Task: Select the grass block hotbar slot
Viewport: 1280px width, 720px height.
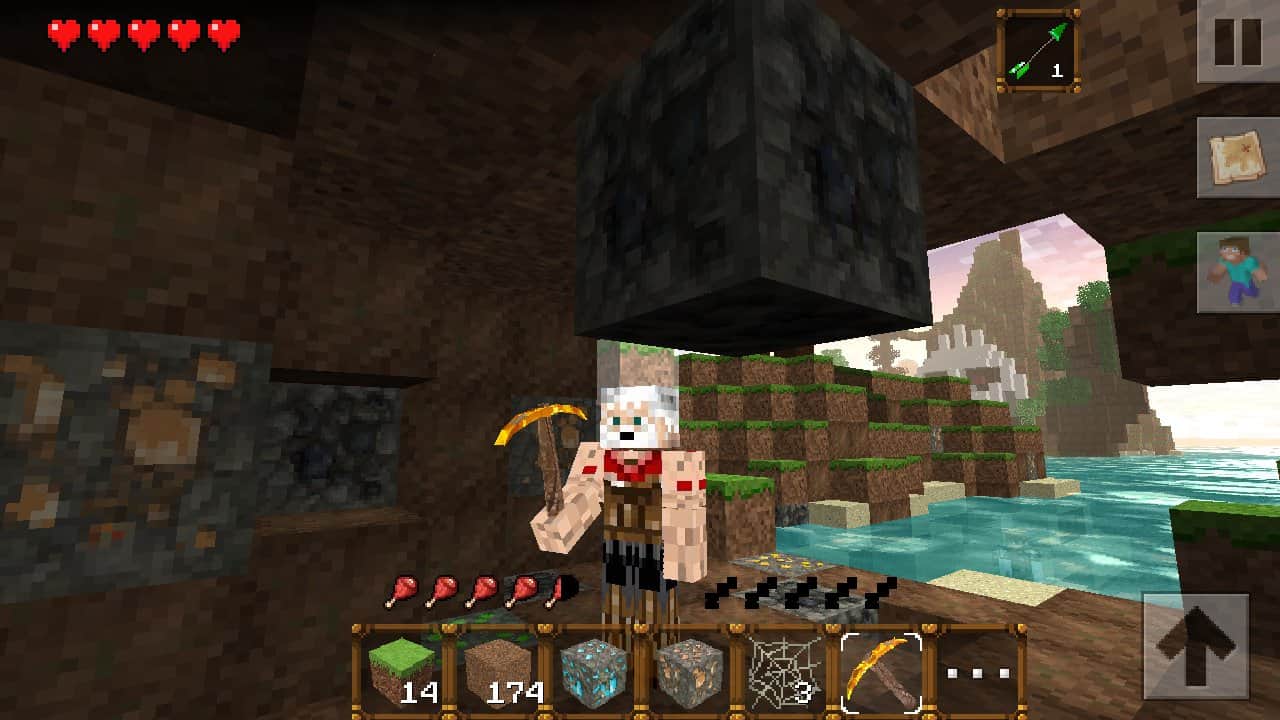Action: pyautogui.click(x=402, y=672)
